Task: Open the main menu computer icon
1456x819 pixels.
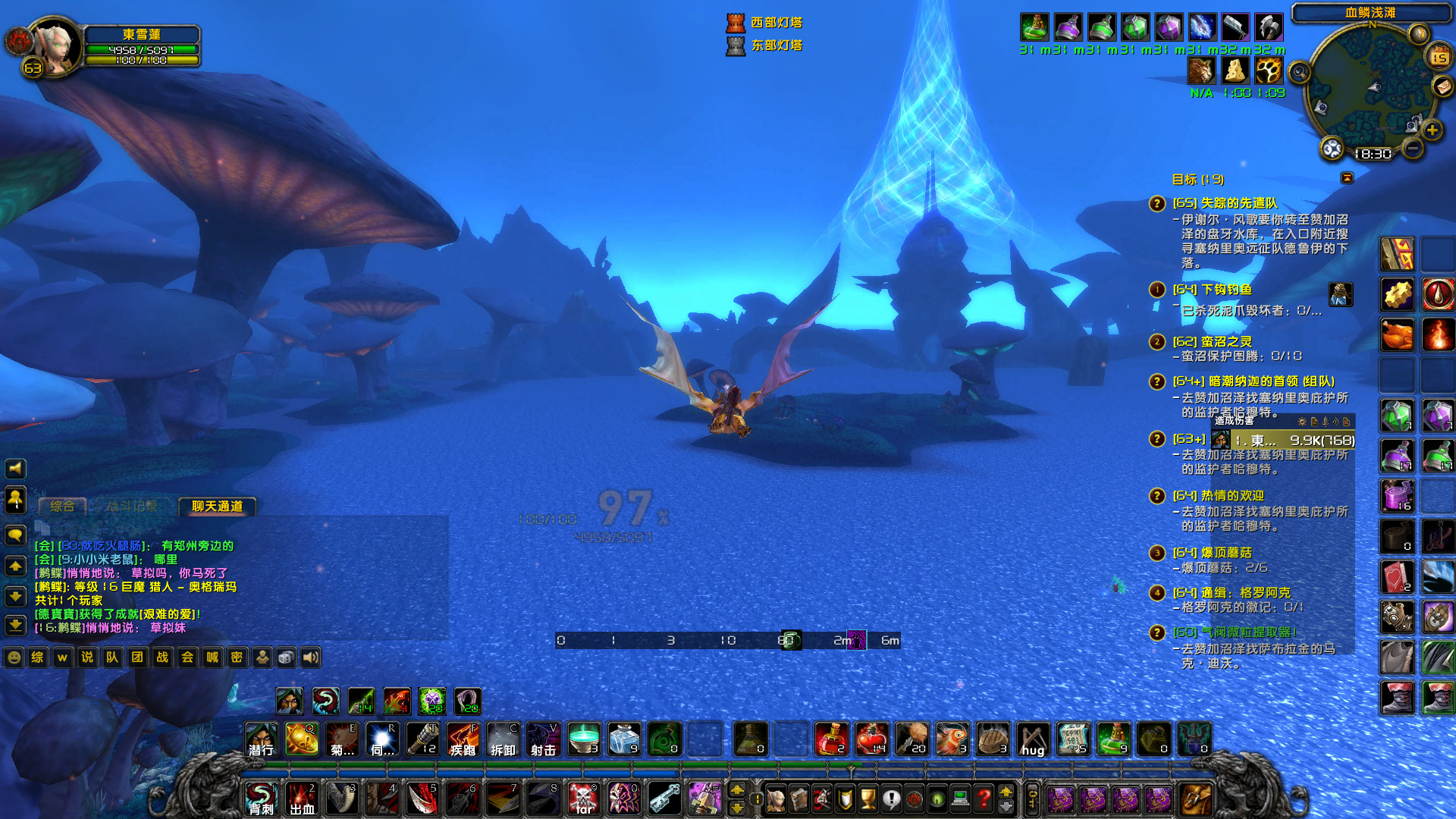Action: click(x=960, y=799)
